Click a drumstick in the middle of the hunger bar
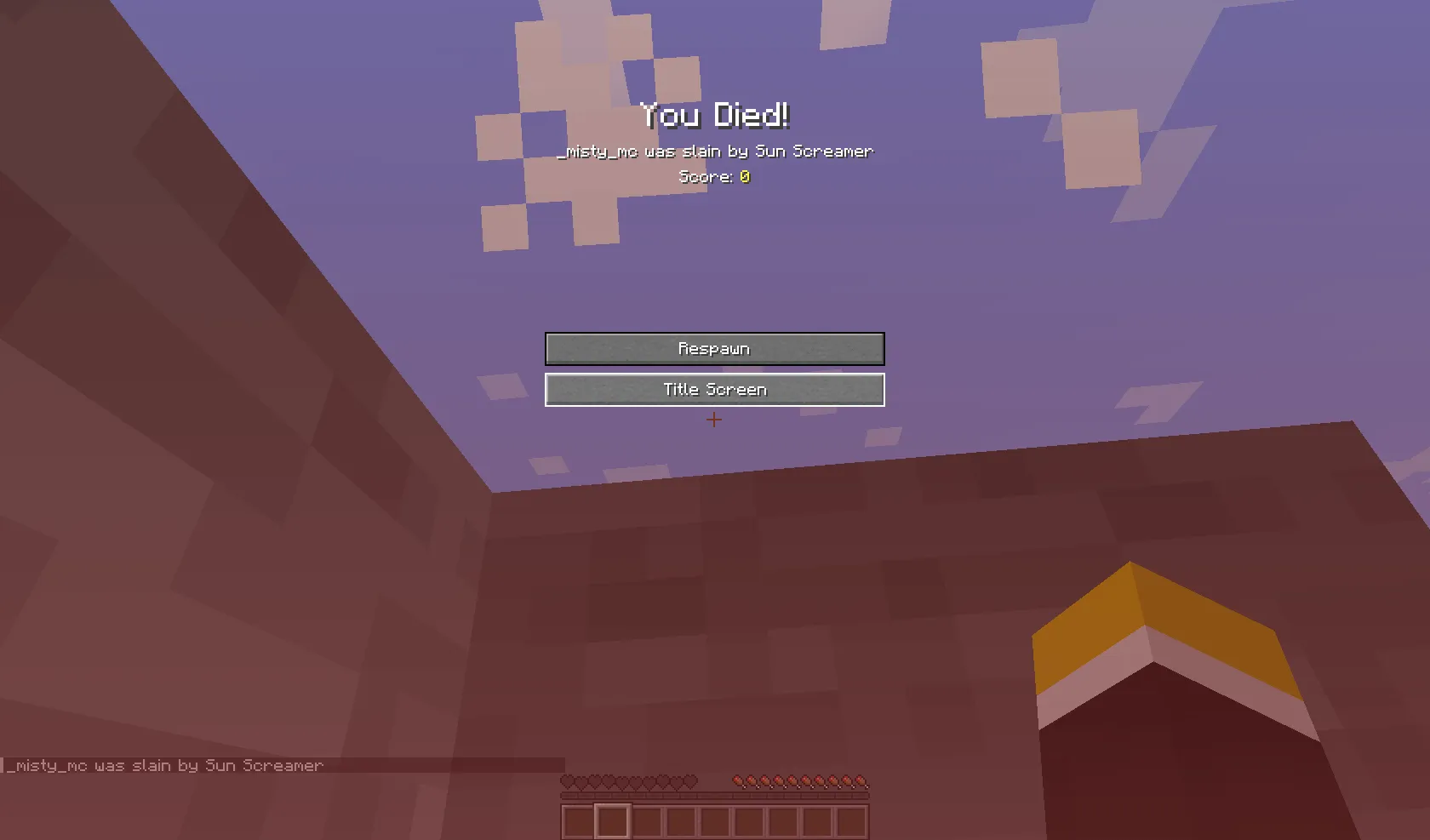This screenshot has width=1430, height=840. tap(800, 781)
